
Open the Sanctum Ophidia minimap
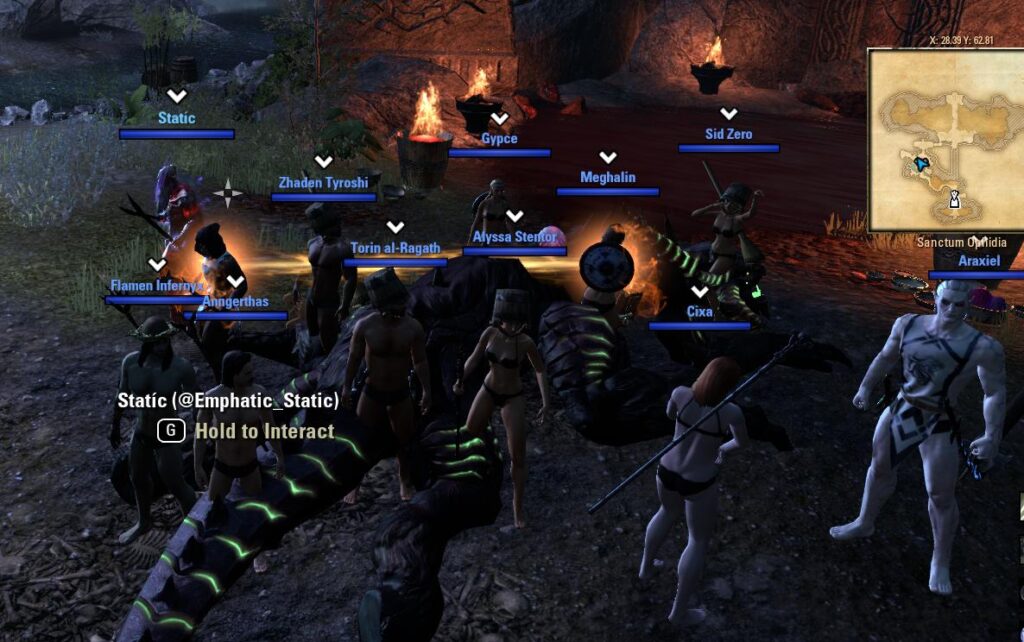point(945,140)
